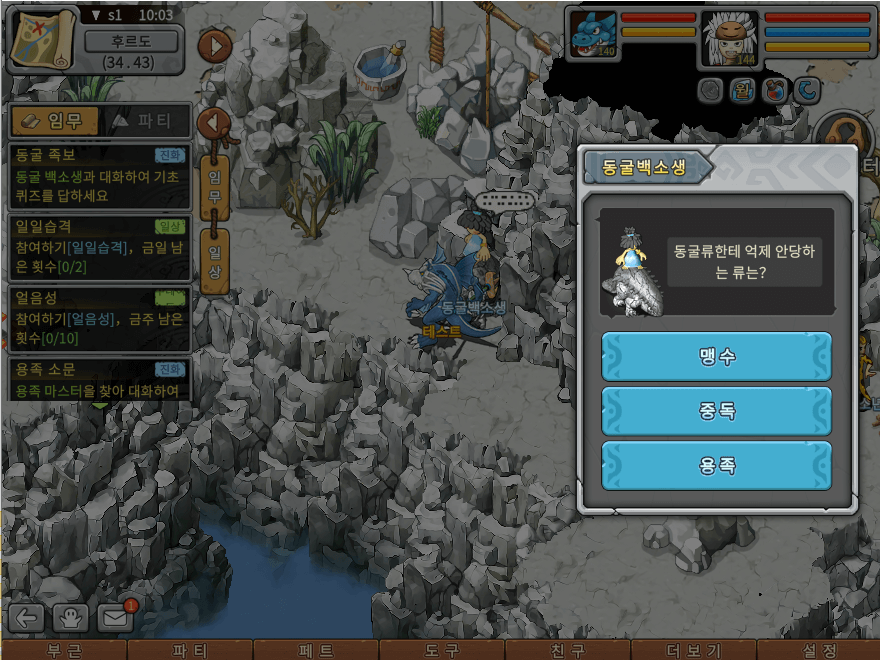Click the blue dragon pet portrait
880x660 pixels.
pos(593,35)
